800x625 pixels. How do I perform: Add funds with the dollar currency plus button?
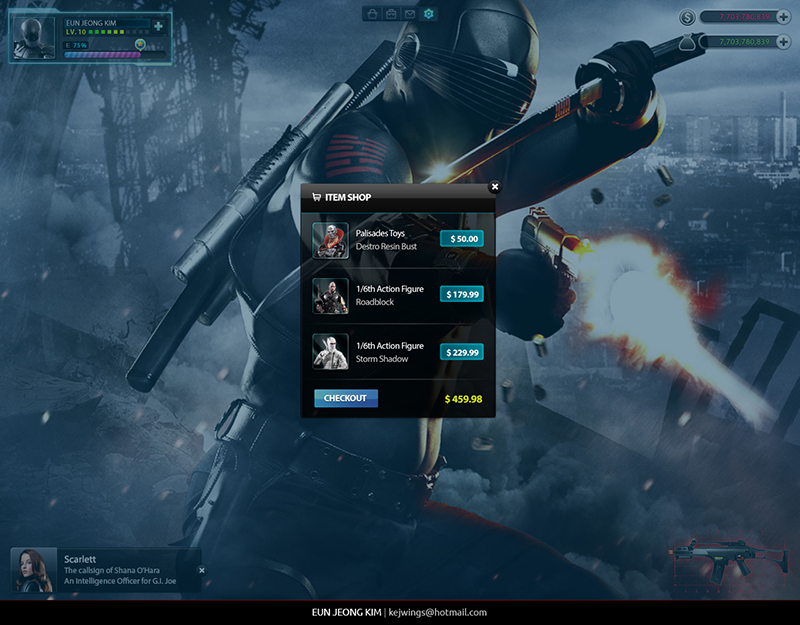point(781,16)
